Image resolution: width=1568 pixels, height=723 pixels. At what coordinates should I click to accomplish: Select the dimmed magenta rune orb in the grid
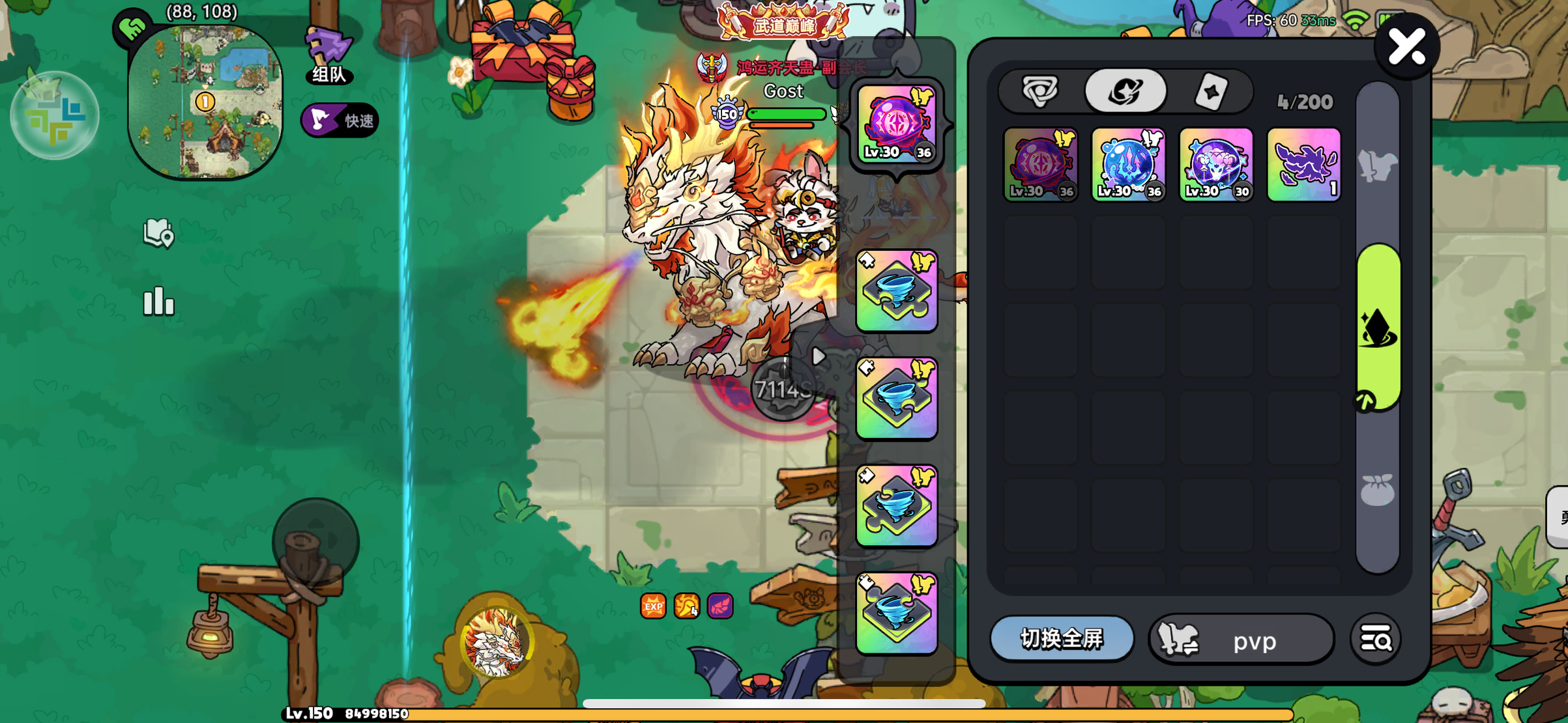tap(1040, 164)
